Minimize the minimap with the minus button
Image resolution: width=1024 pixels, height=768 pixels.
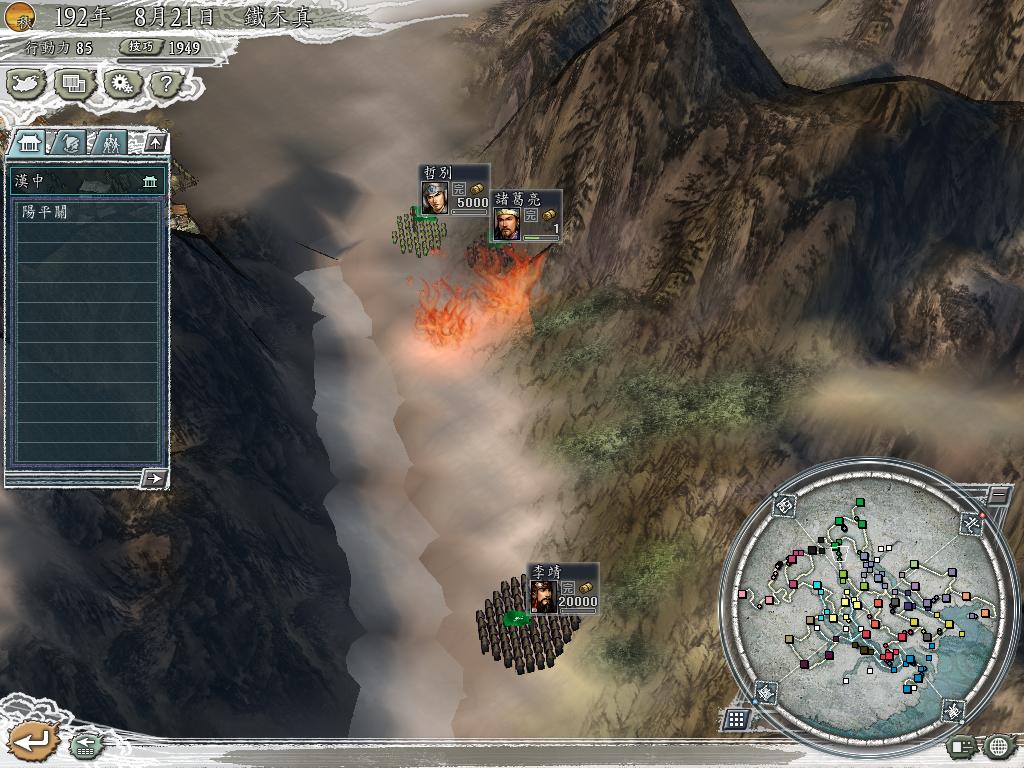pyautogui.click(x=997, y=495)
